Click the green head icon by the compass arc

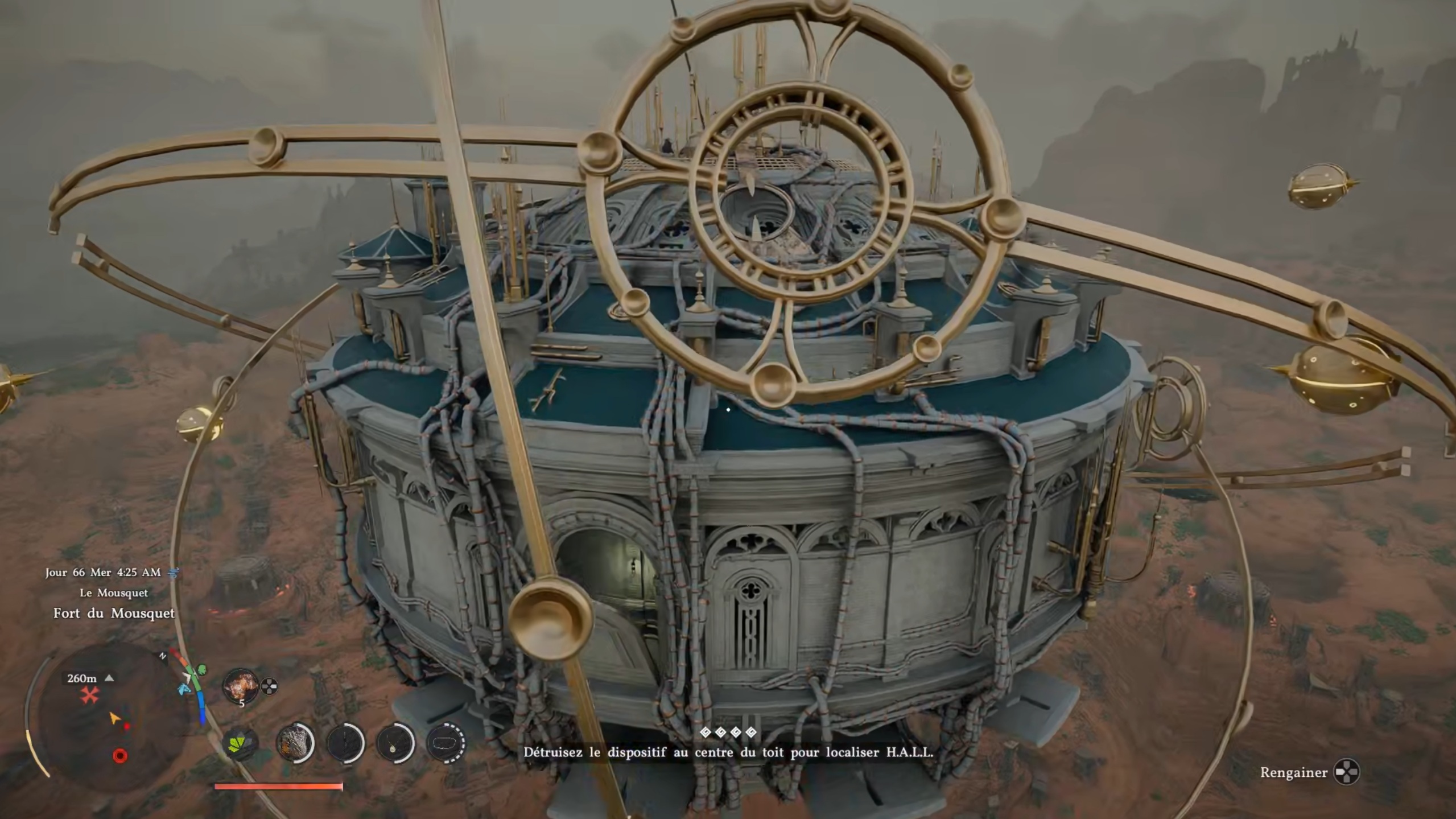(202, 670)
